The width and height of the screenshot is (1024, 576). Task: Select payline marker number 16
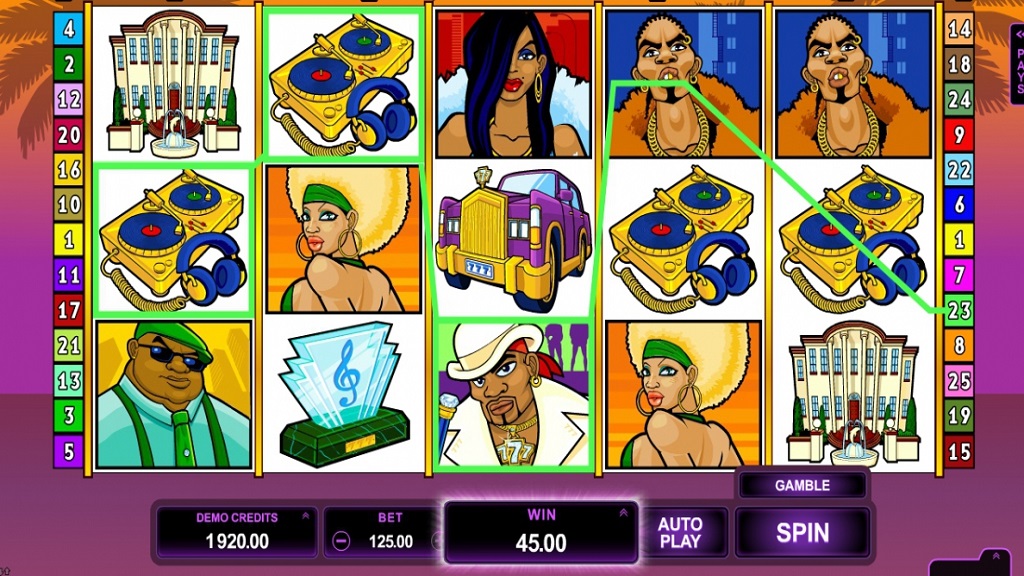pyautogui.click(x=69, y=170)
